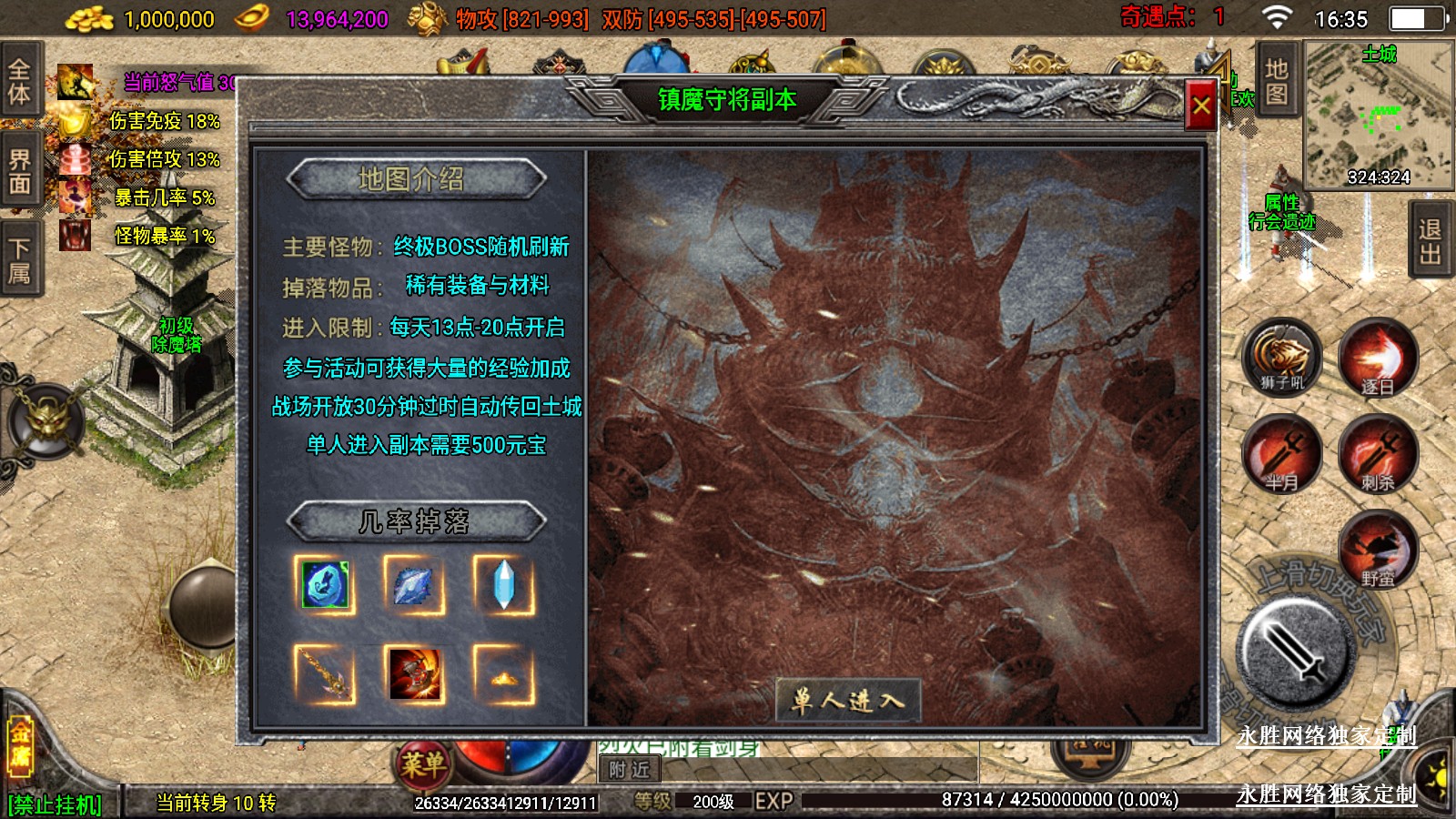The height and width of the screenshot is (819, 1456).
Task: Trigger the 野蛮 charge skill
Action: pyautogui.click(x=1377, y=549)
